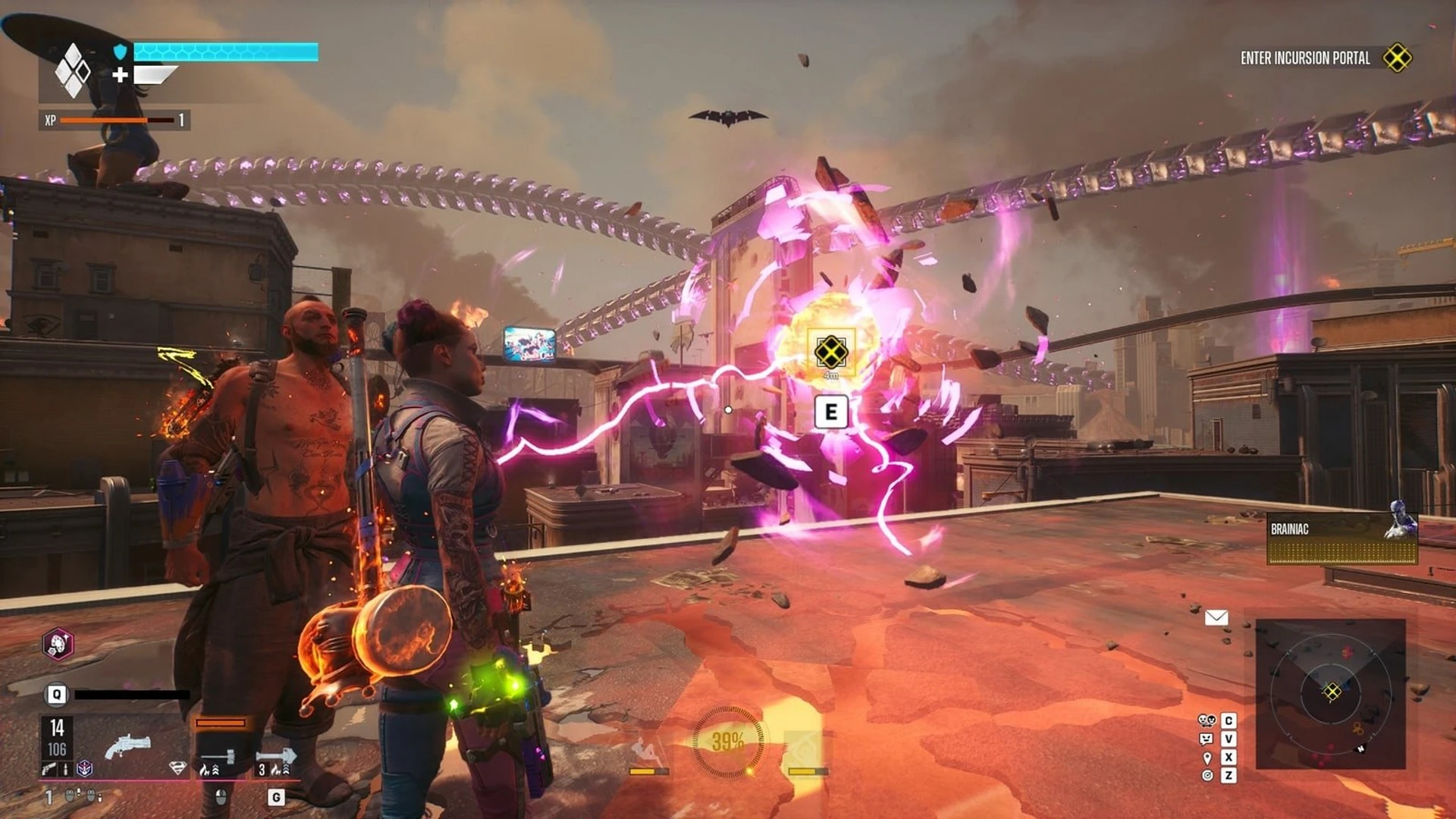1456x819 pixels.
Task: Click the target scan icon
Action: [x=1207, y=775]
